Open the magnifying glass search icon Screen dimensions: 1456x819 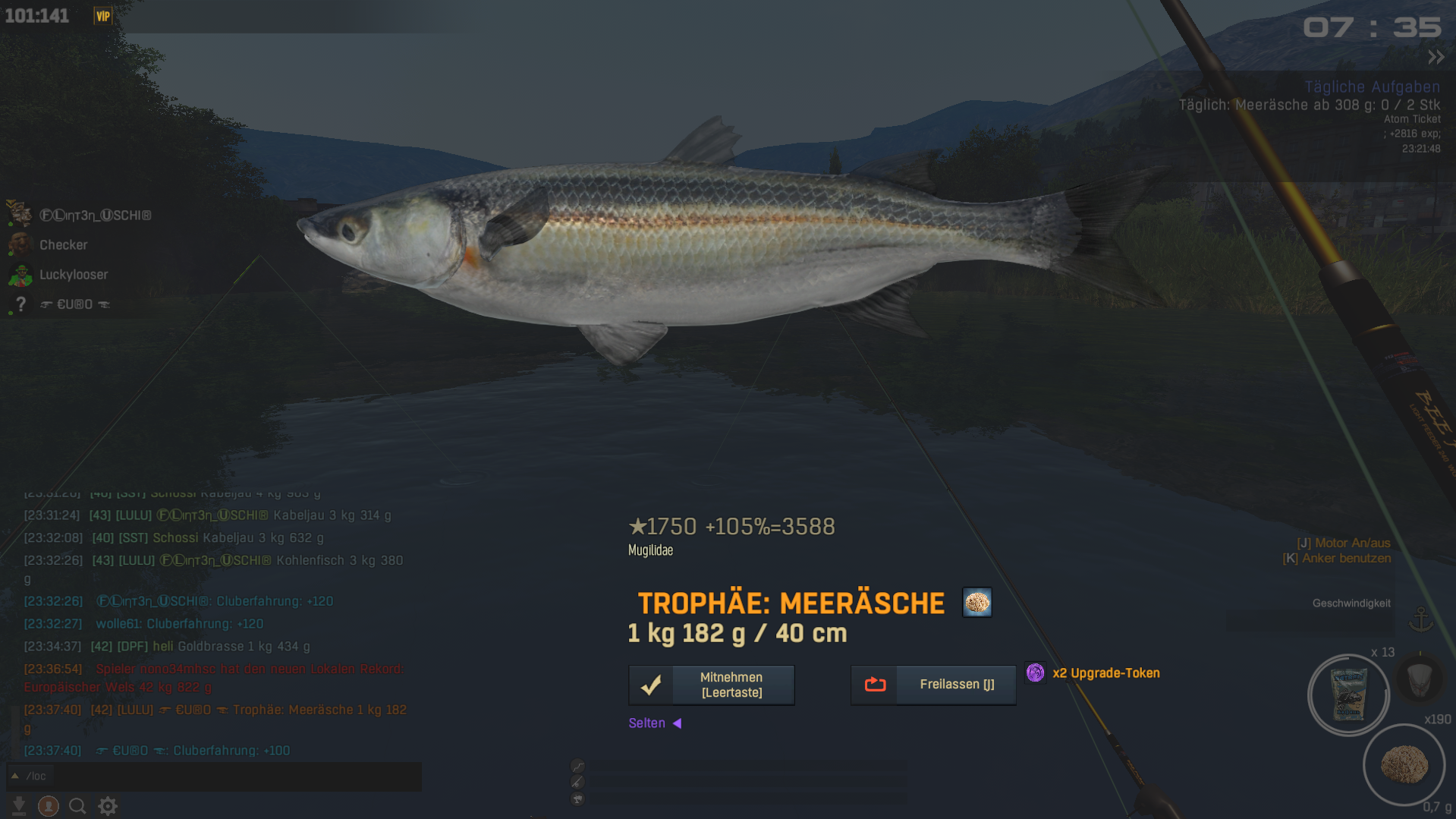click(x=77, y=806)
